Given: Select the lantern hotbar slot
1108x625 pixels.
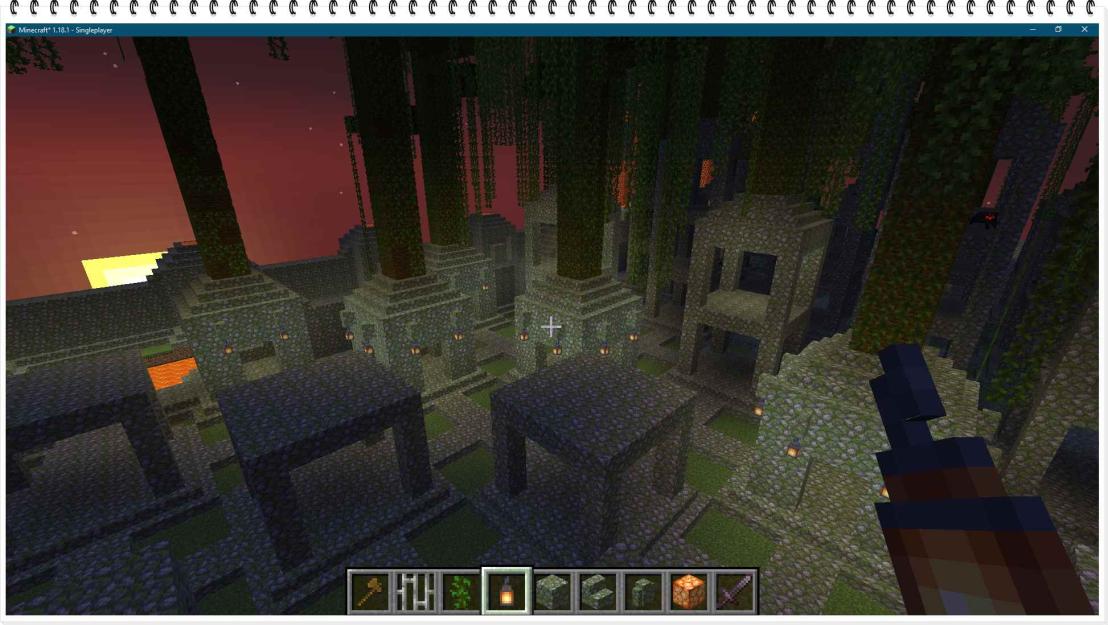Looking at the screenshot, I should (x=506, y=591).
